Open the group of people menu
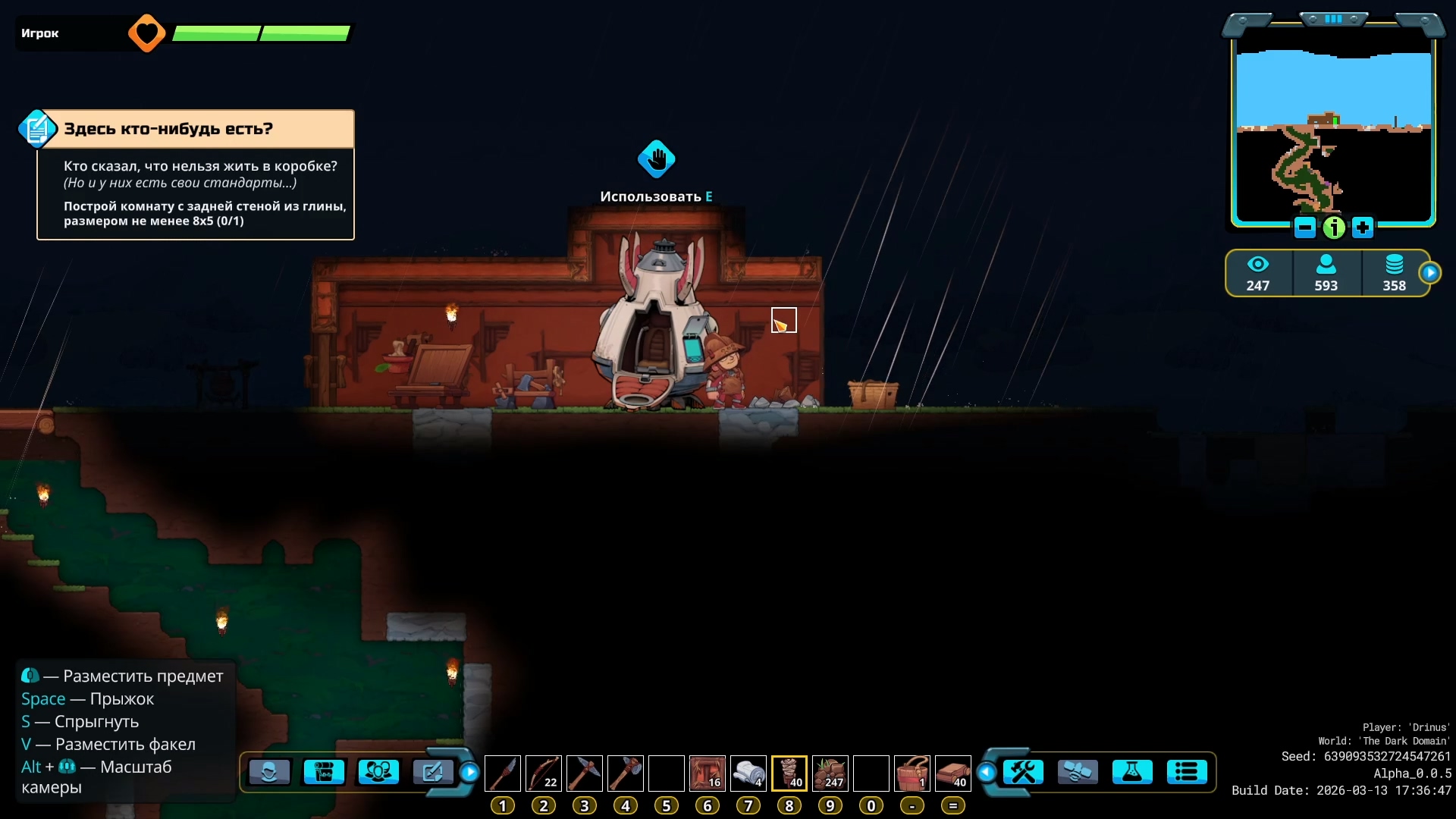Viewport: 1456px width, 819px height. [x=378, y=773]
